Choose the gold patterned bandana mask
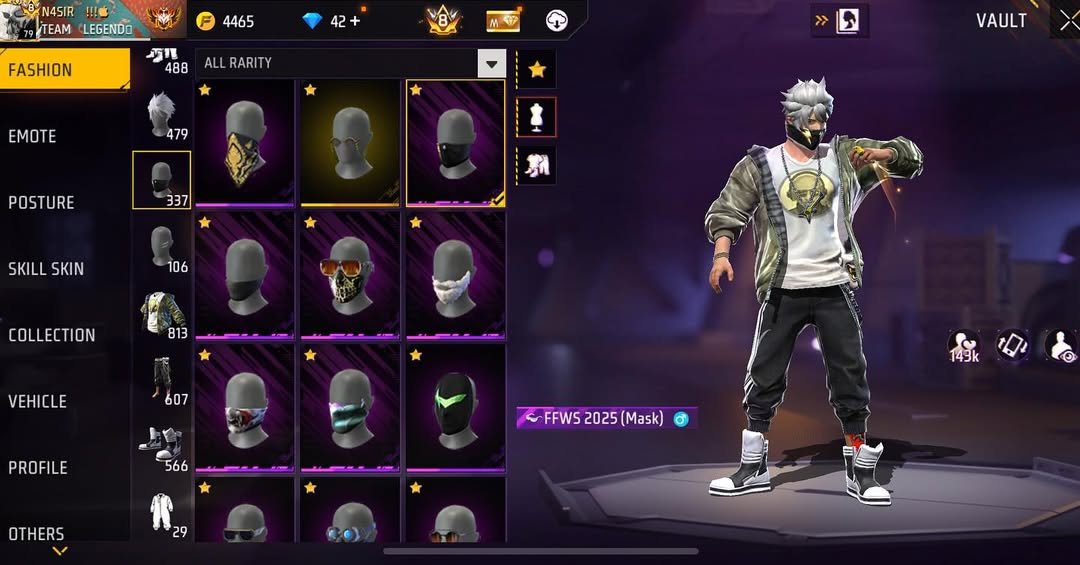The width and height of the screenshot is (1080, 565). click(245, 142)
